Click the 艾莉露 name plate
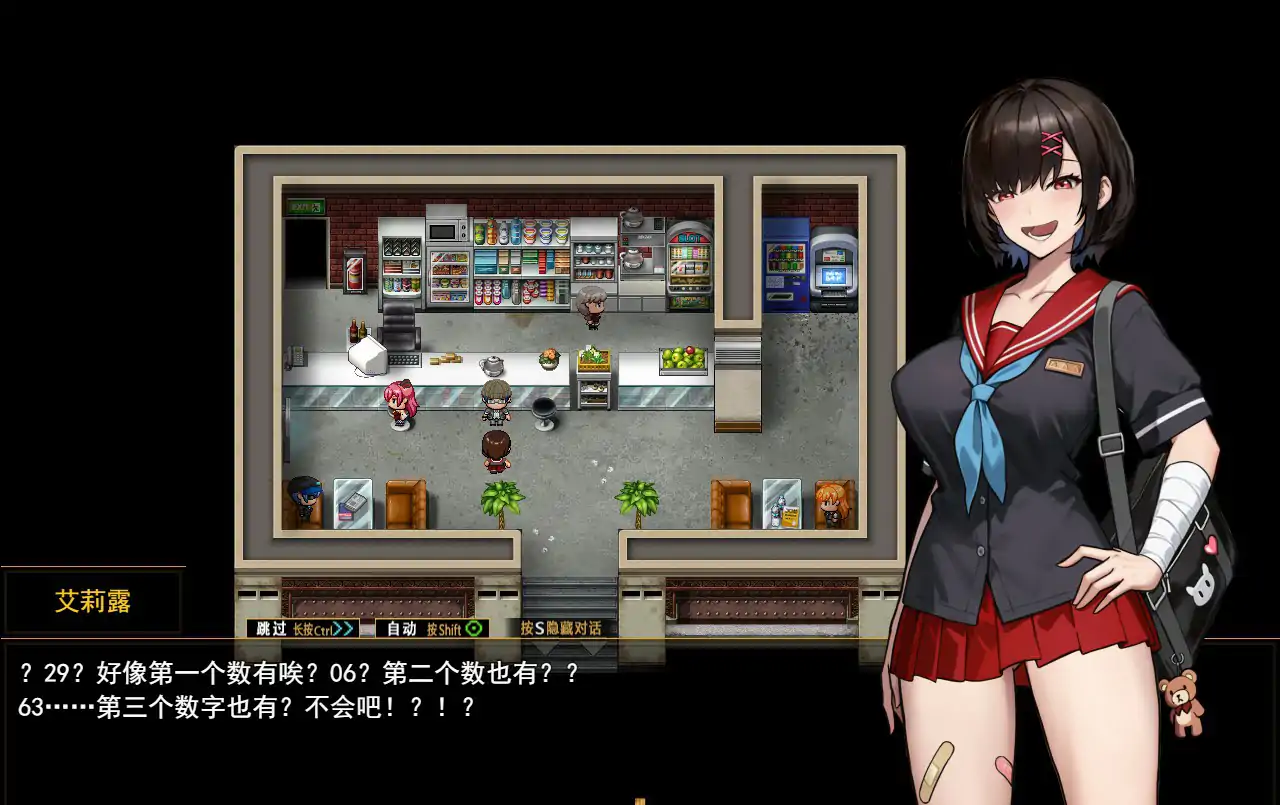This screenshot has width=1280, height=805. point(92,601)
